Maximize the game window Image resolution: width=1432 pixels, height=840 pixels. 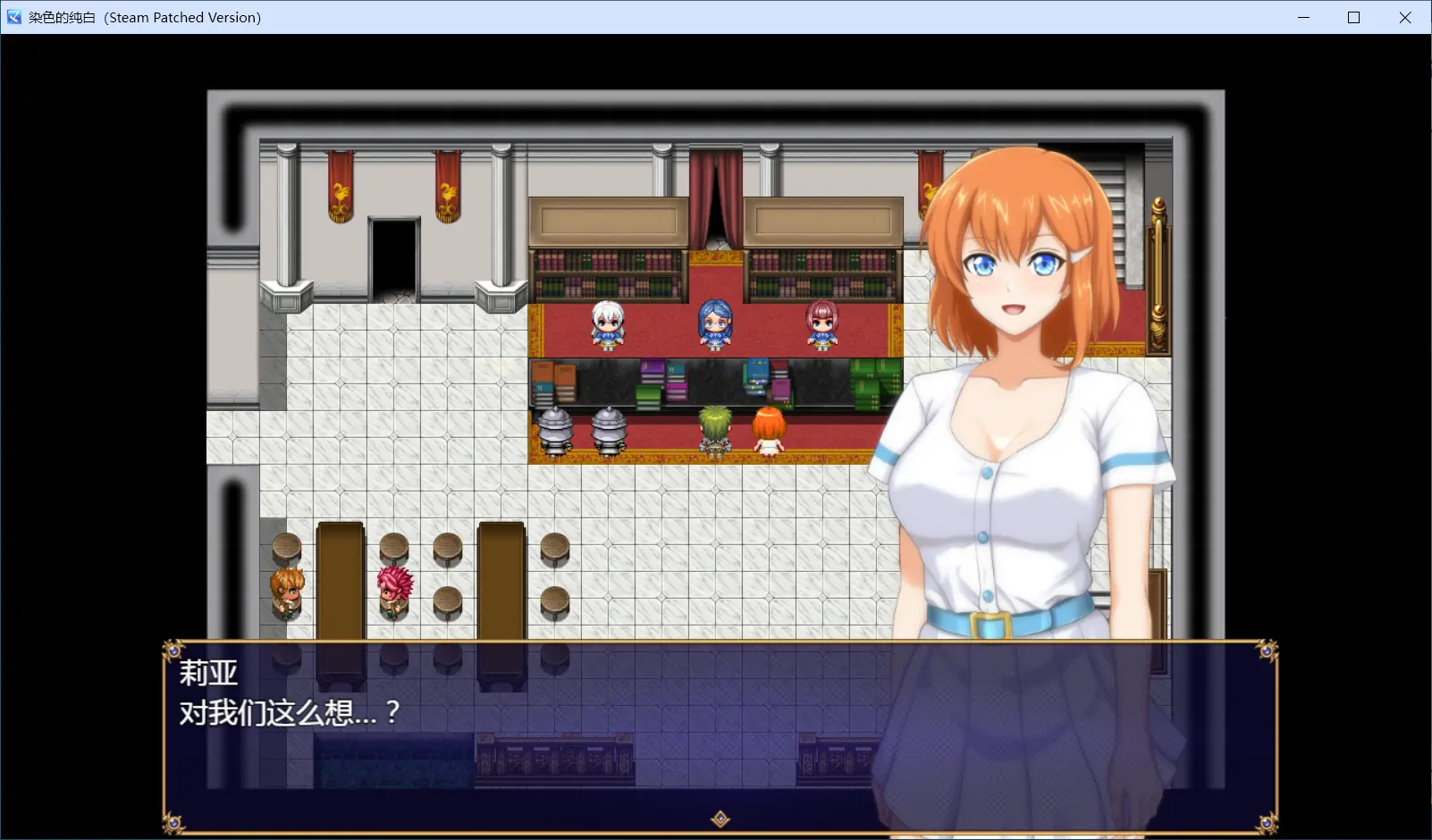pyautogui.click(x=1354, y=18)
